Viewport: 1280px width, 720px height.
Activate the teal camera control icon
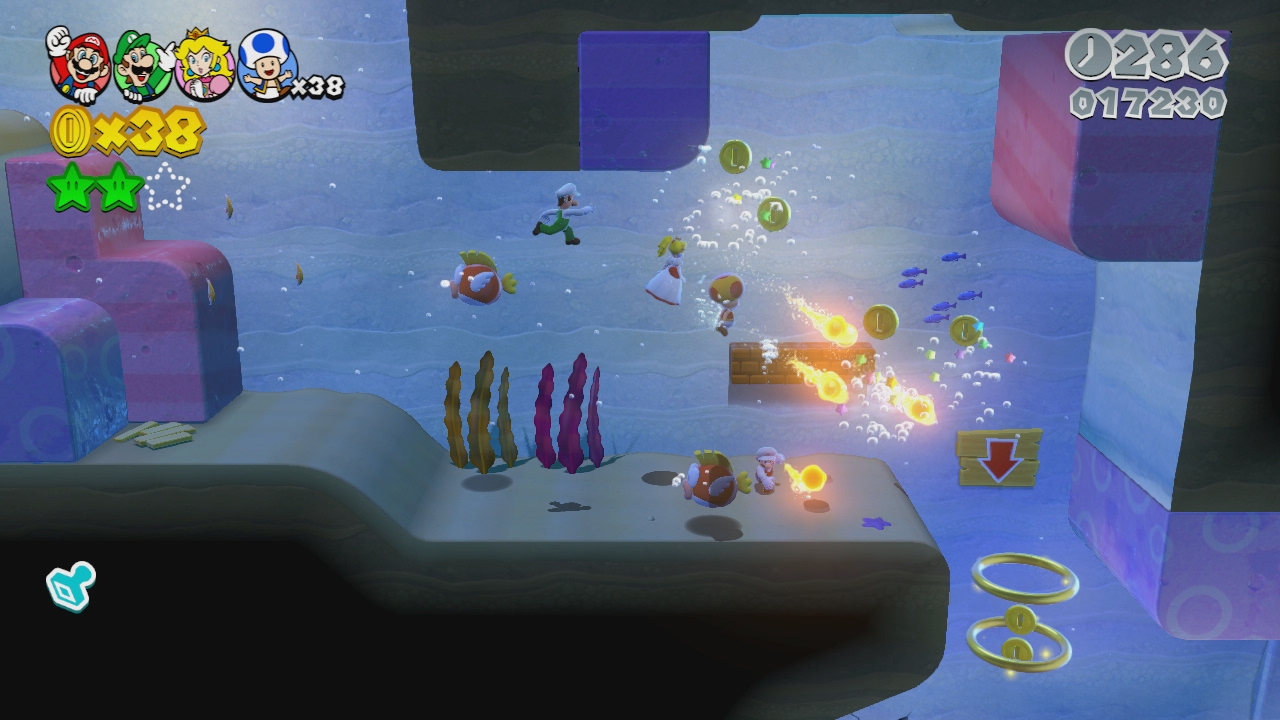point(71,585)
